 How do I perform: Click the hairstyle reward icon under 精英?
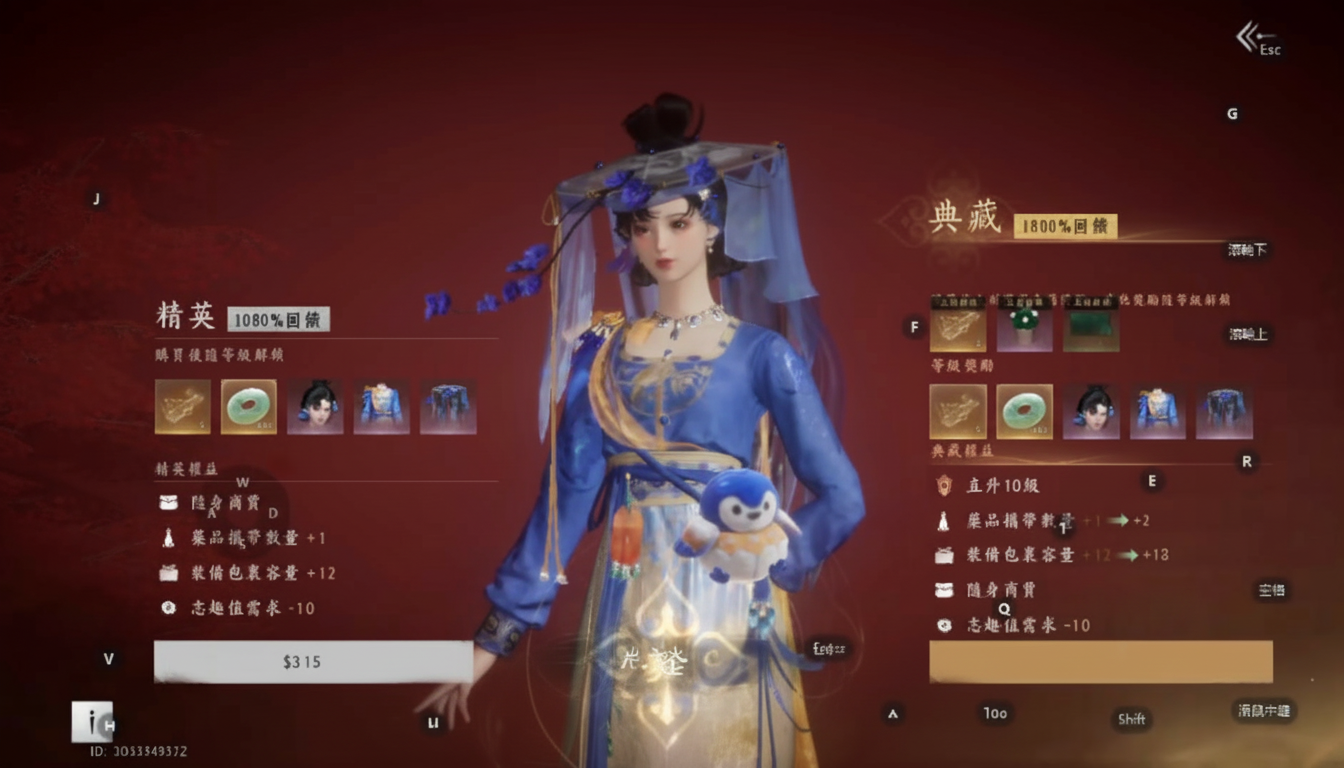315,406
